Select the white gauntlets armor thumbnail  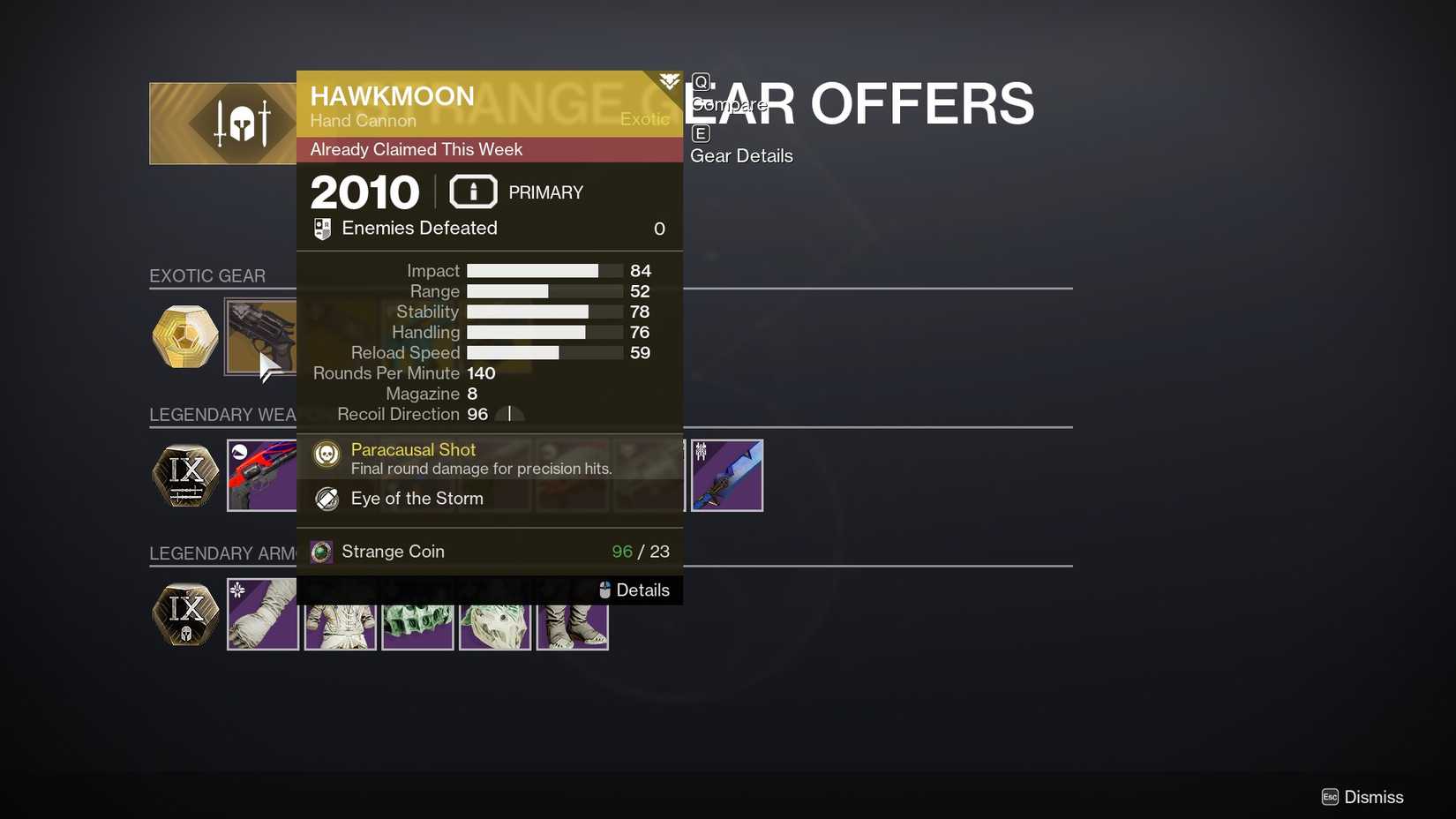click(x=262, y=613)
